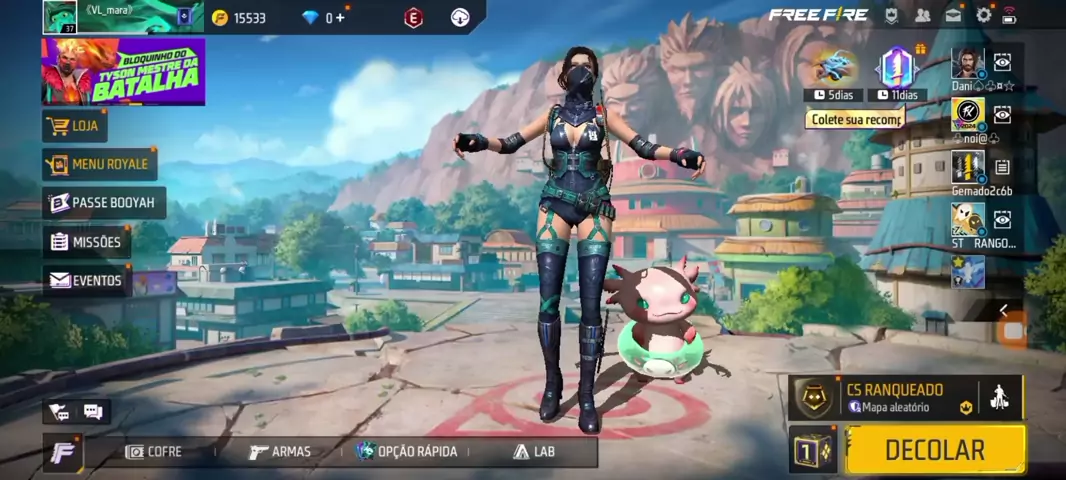Open the Menu Royale
This screenshot has height=480, width=1066.
[99, 164]
